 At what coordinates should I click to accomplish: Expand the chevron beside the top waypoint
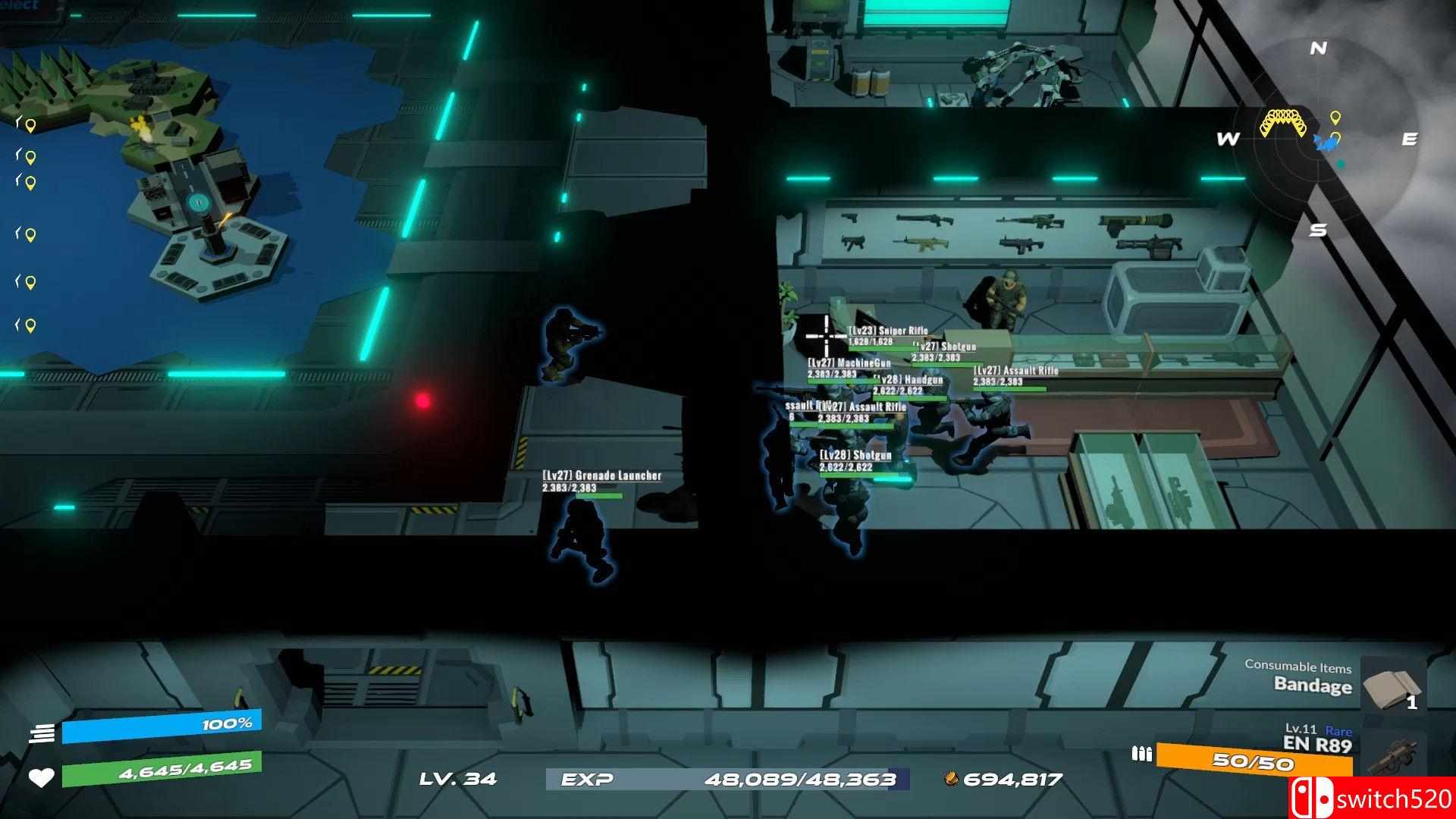[18, 124]
